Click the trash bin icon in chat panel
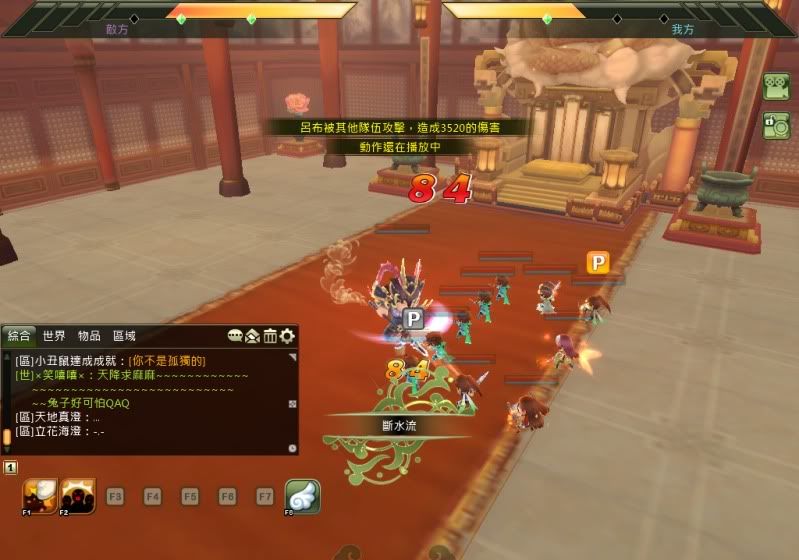799x560 pixels. click(270, 336)
